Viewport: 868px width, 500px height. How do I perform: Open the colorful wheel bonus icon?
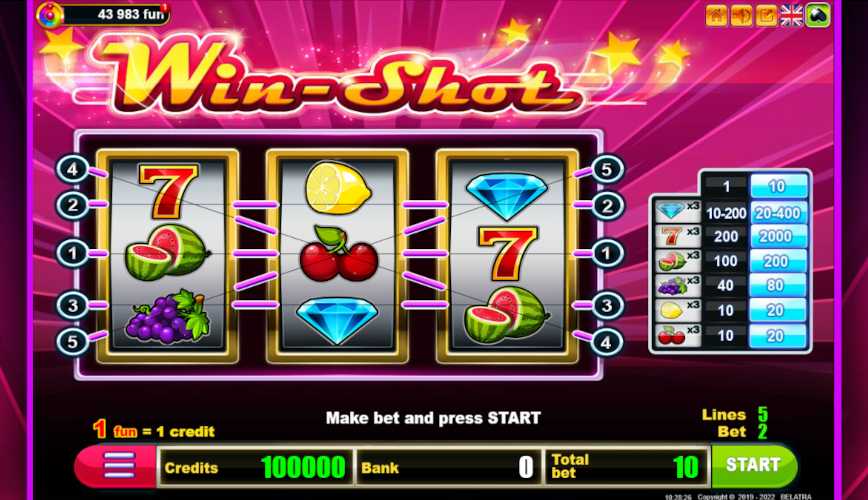(x=48, y=14)
